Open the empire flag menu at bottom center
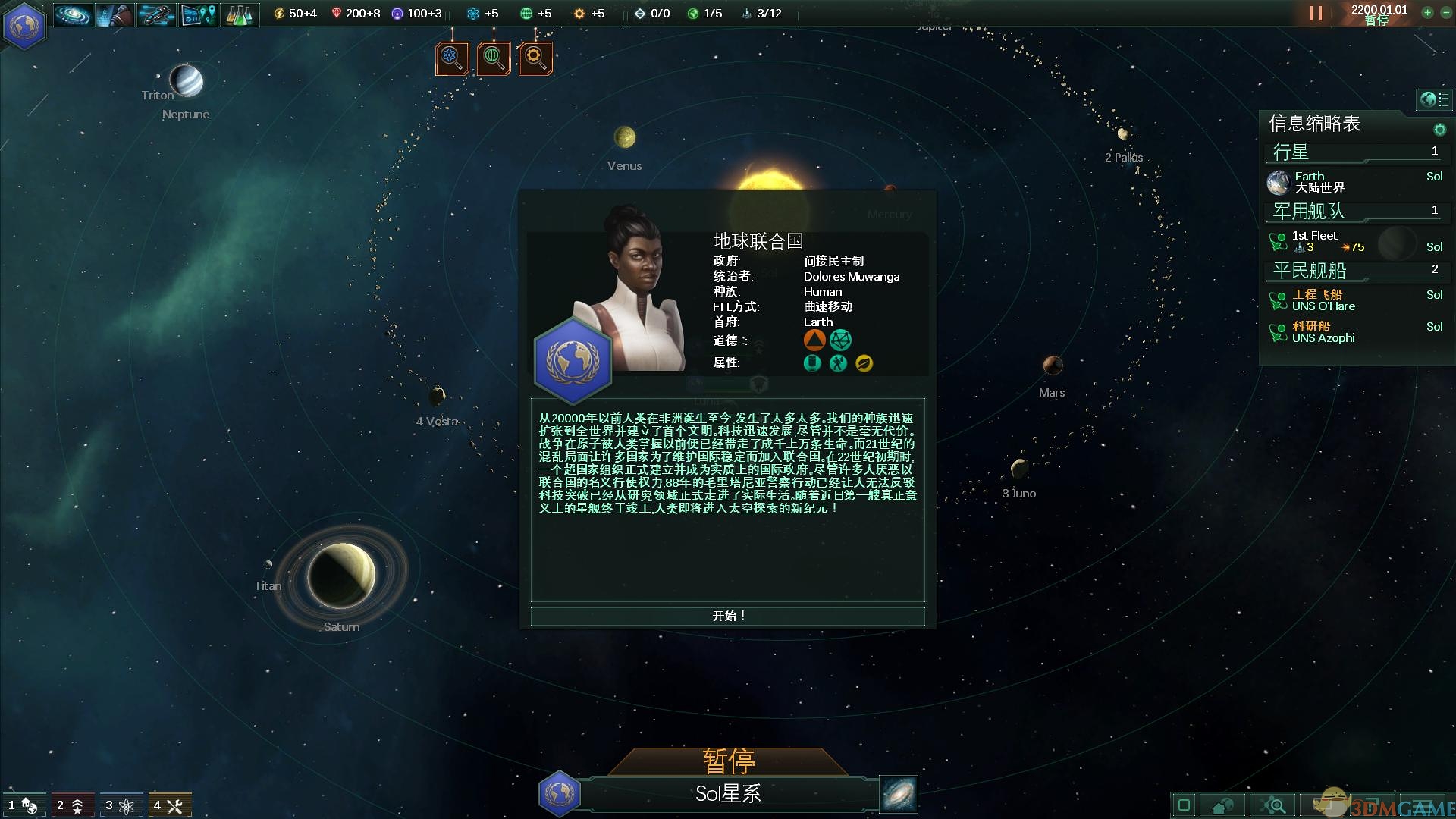 click(560, 795)
